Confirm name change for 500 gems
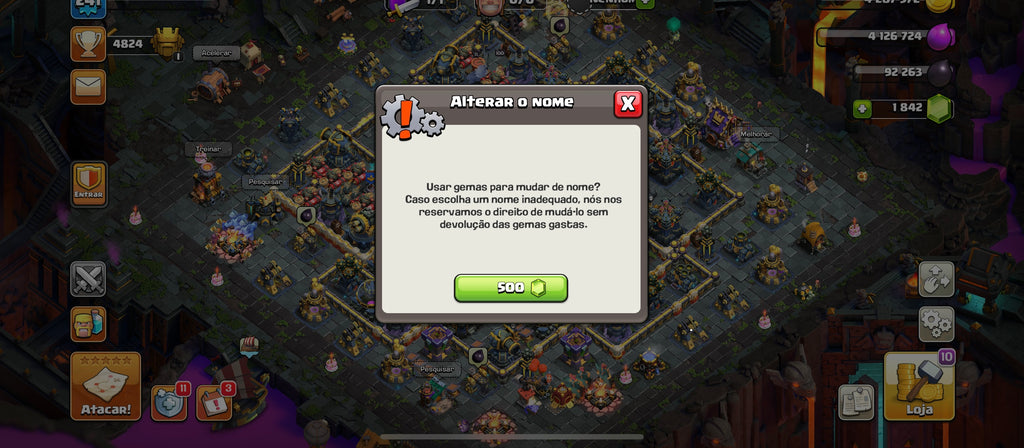The height and width of the screenshot is (448, 1024). tap(511, 288)
